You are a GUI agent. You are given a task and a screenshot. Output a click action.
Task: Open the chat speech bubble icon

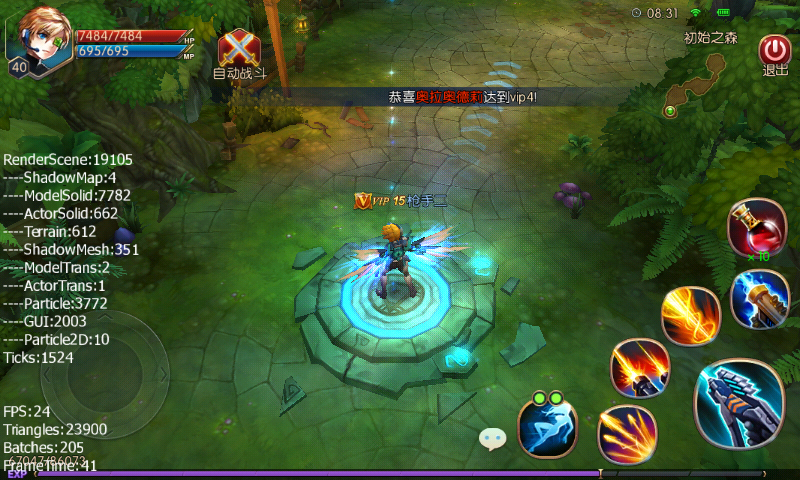pos(492,437)
